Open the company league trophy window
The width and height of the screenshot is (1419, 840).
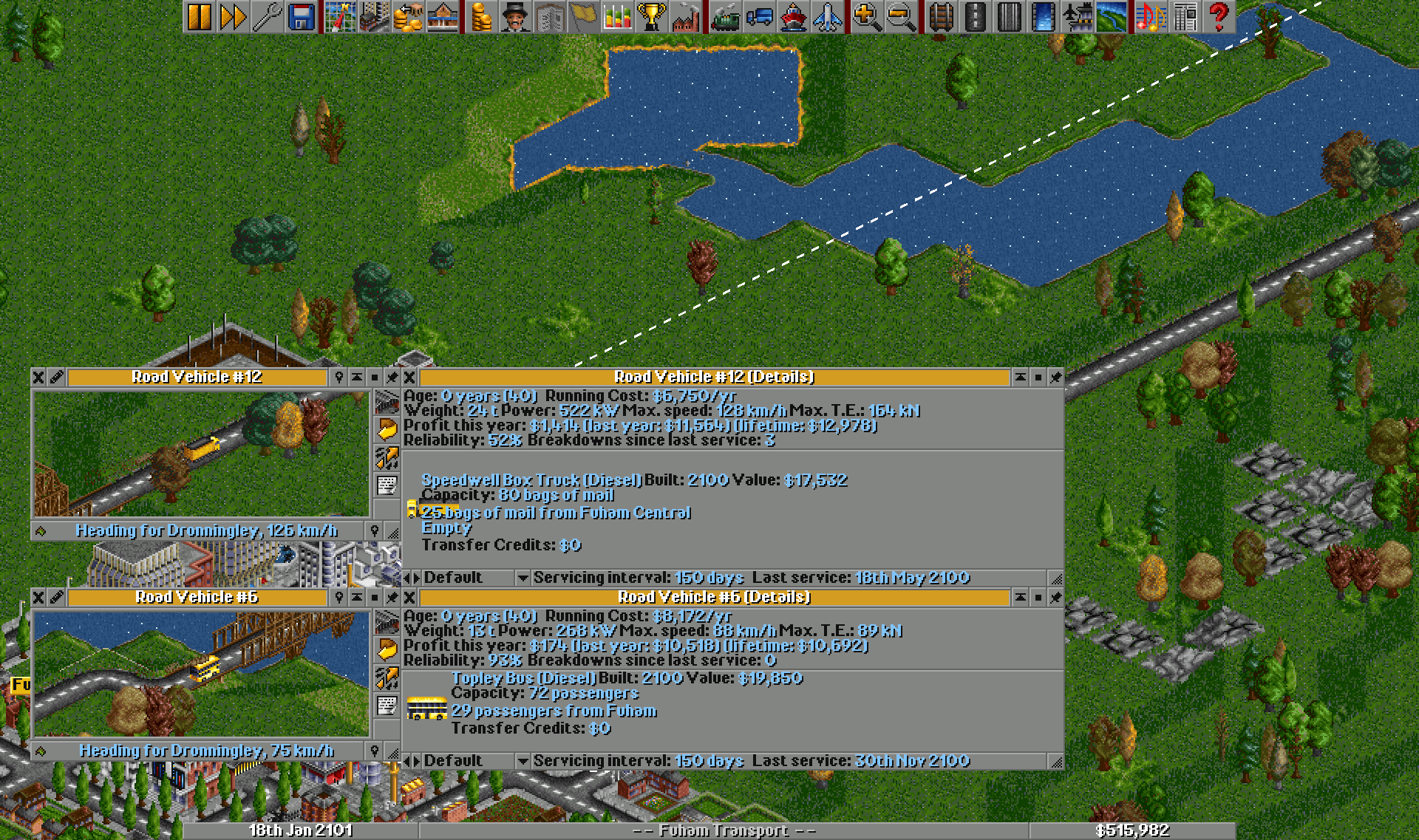[x=650, y=15]
